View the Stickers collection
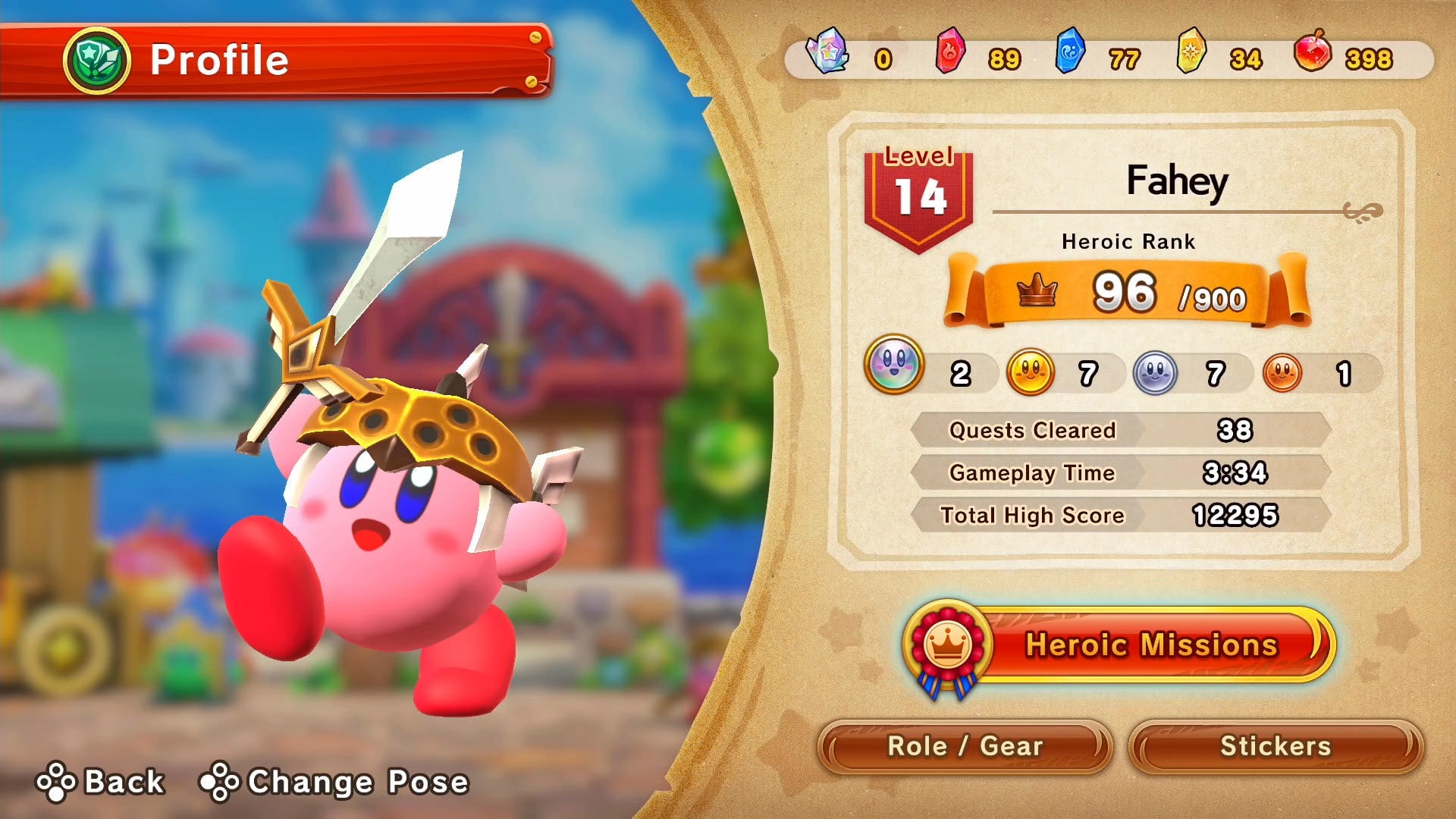The height and width of the screenshot is (819, 1456). [x=1276, y=746]
